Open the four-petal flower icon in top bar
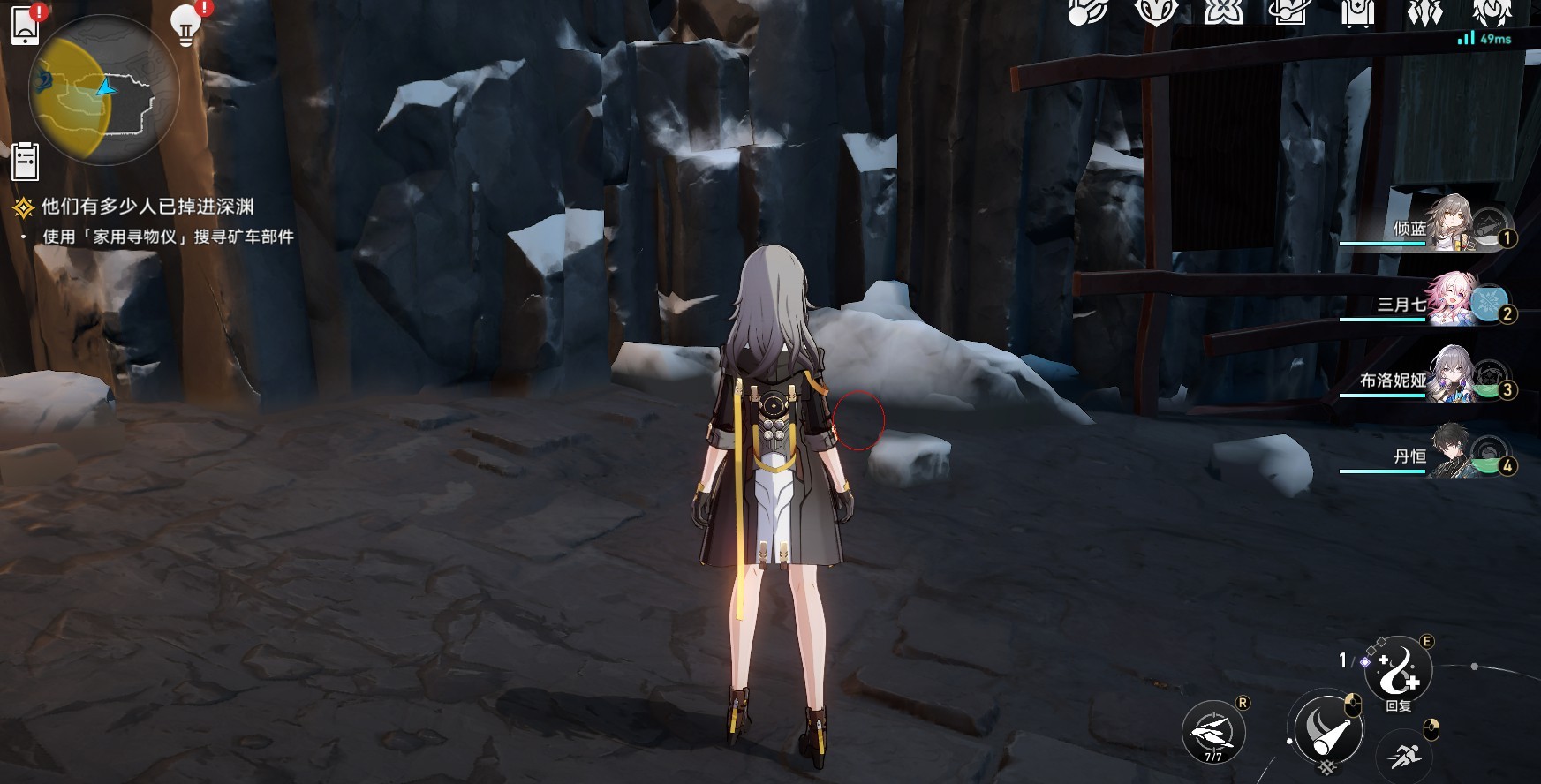 pyautogui.click(x=1224, y=12)
